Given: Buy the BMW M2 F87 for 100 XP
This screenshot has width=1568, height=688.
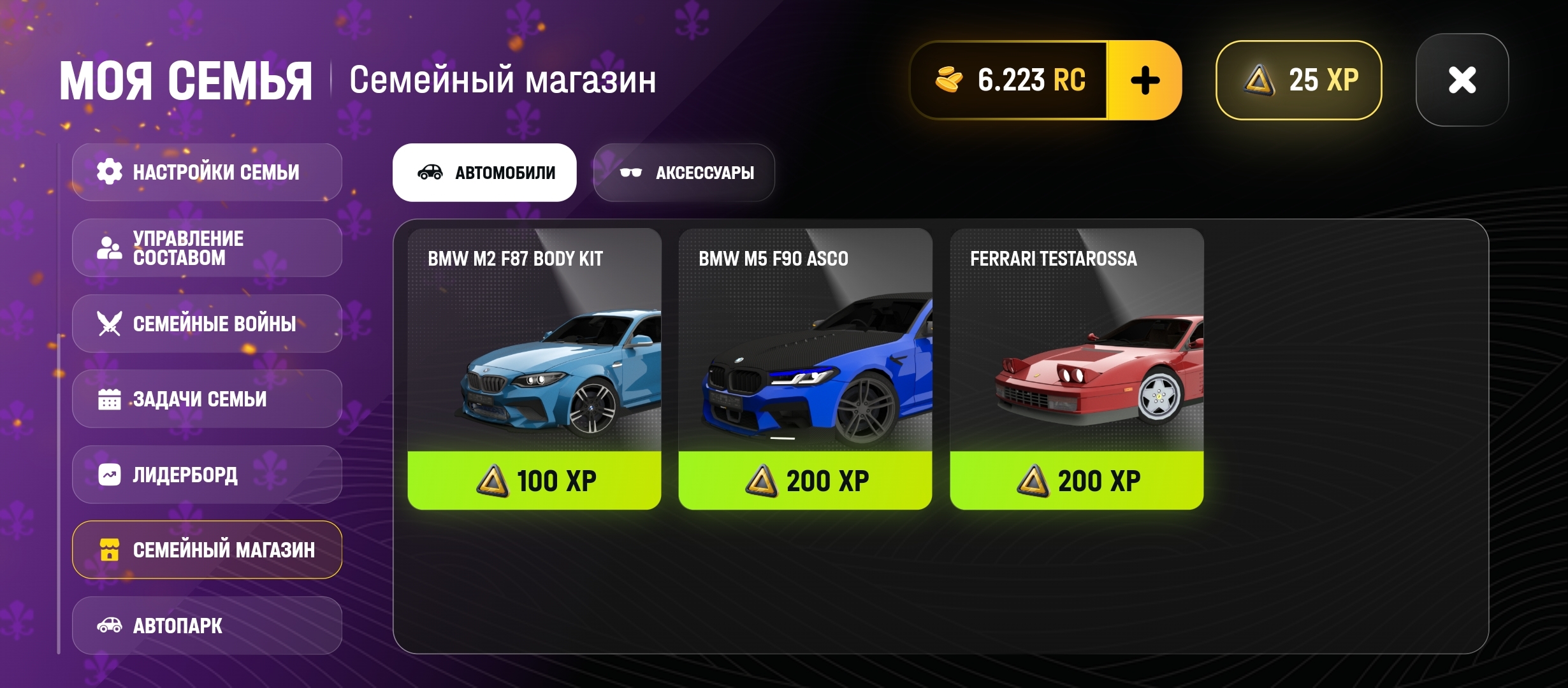Looking at the screenshot, I should click(x=534, y=481).
